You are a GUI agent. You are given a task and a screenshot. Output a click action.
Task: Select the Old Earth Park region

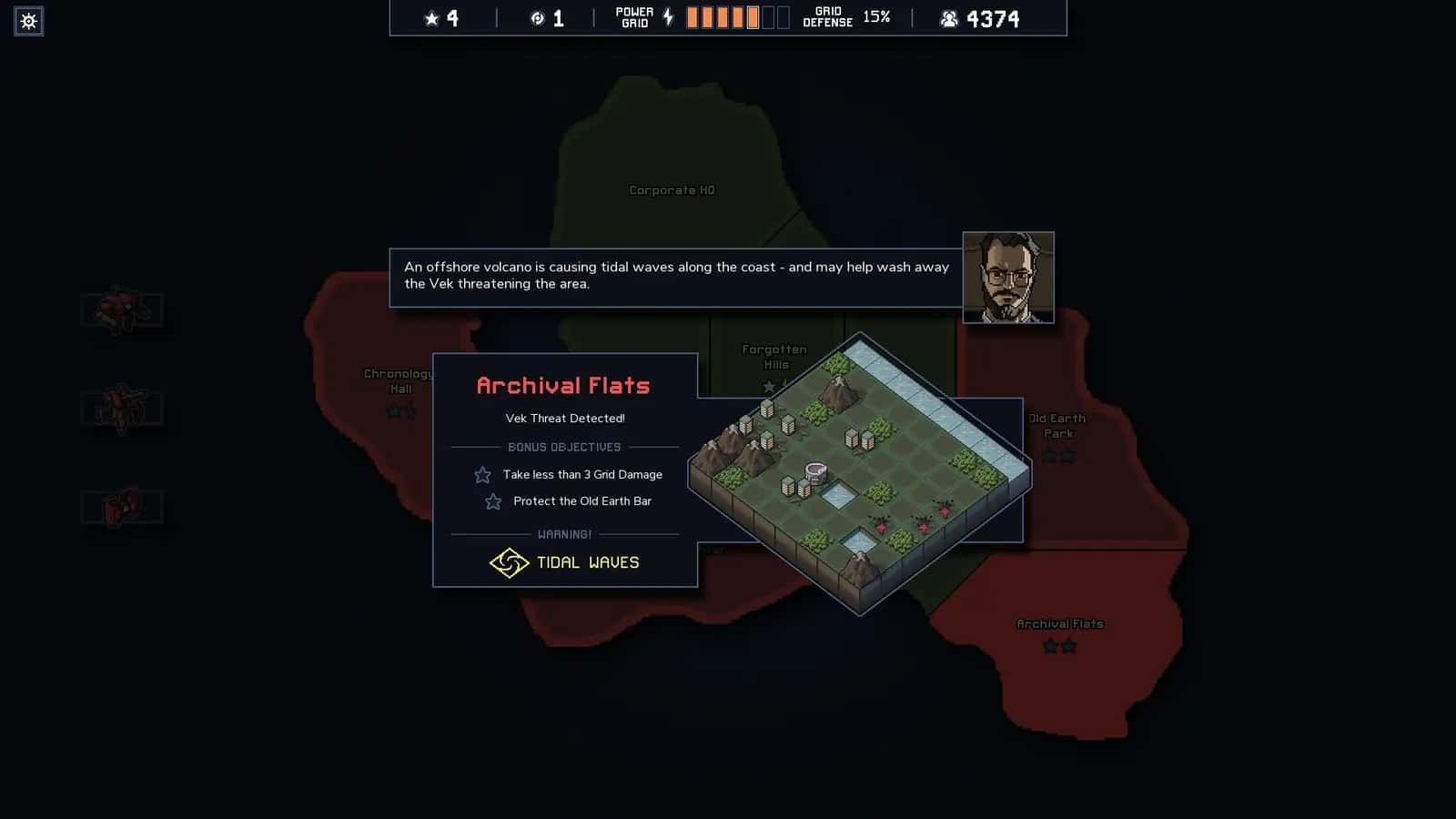pyautogui.click(x=1057, y=426)
